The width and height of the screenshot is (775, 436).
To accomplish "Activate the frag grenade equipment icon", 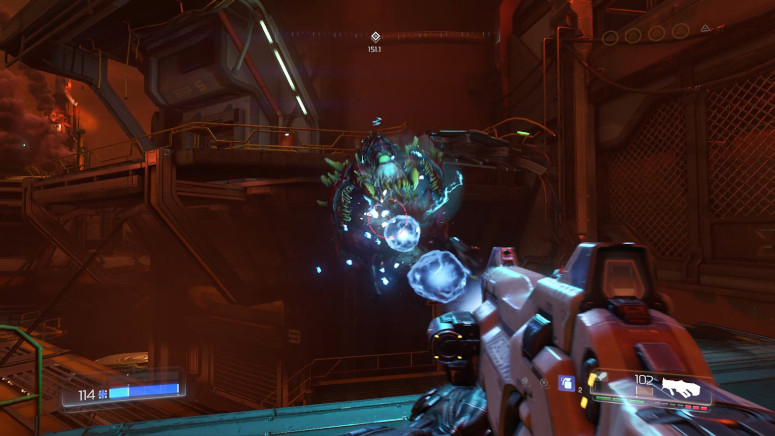I will 566,382.
